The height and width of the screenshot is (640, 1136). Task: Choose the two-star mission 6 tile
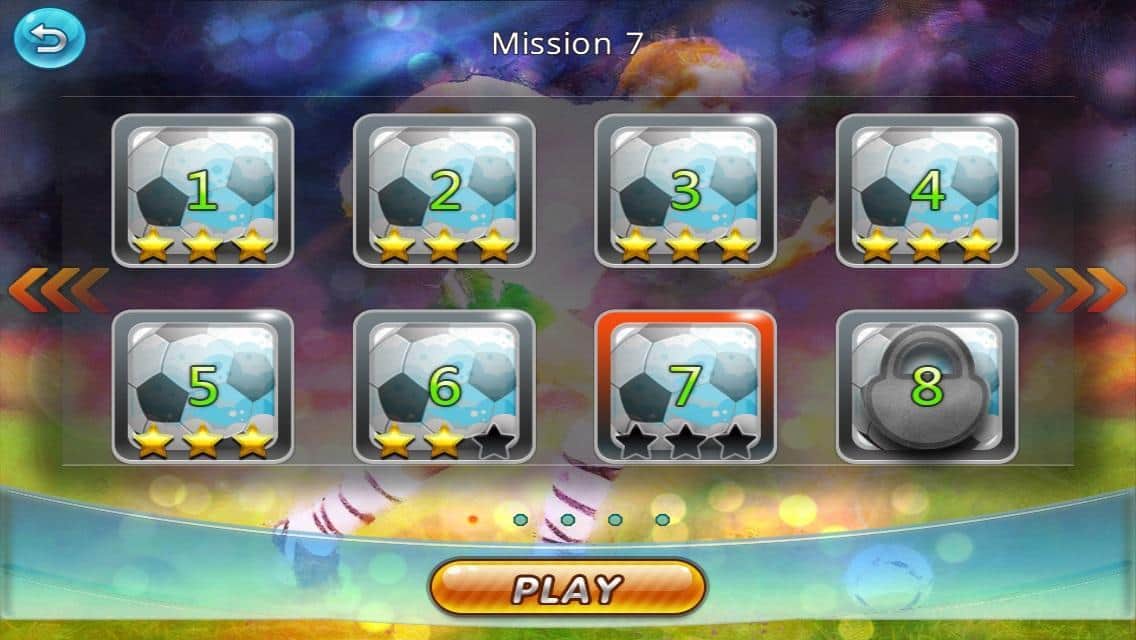(444, 387)
